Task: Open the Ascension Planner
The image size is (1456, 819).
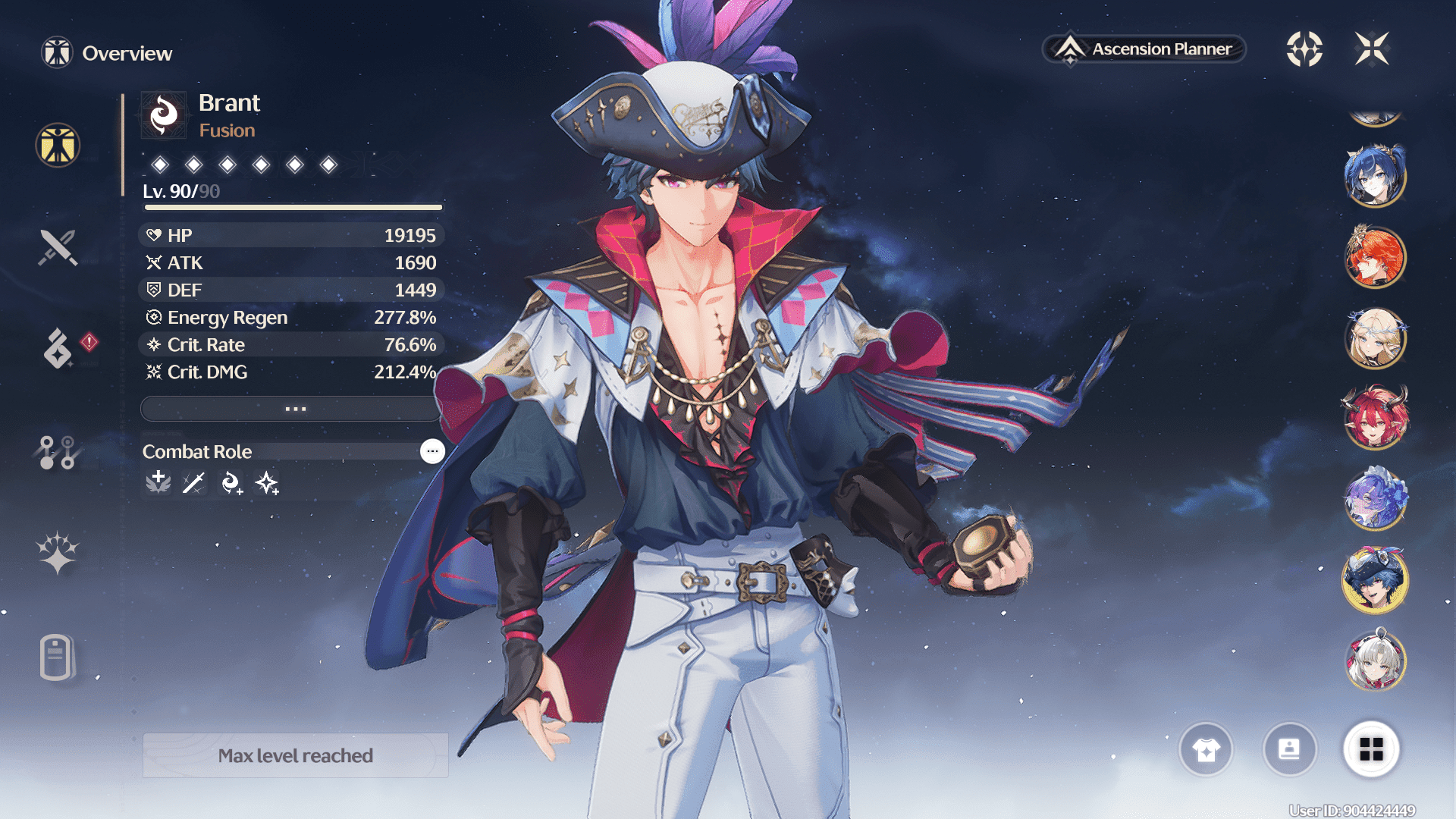Action: pos(1145,49)
